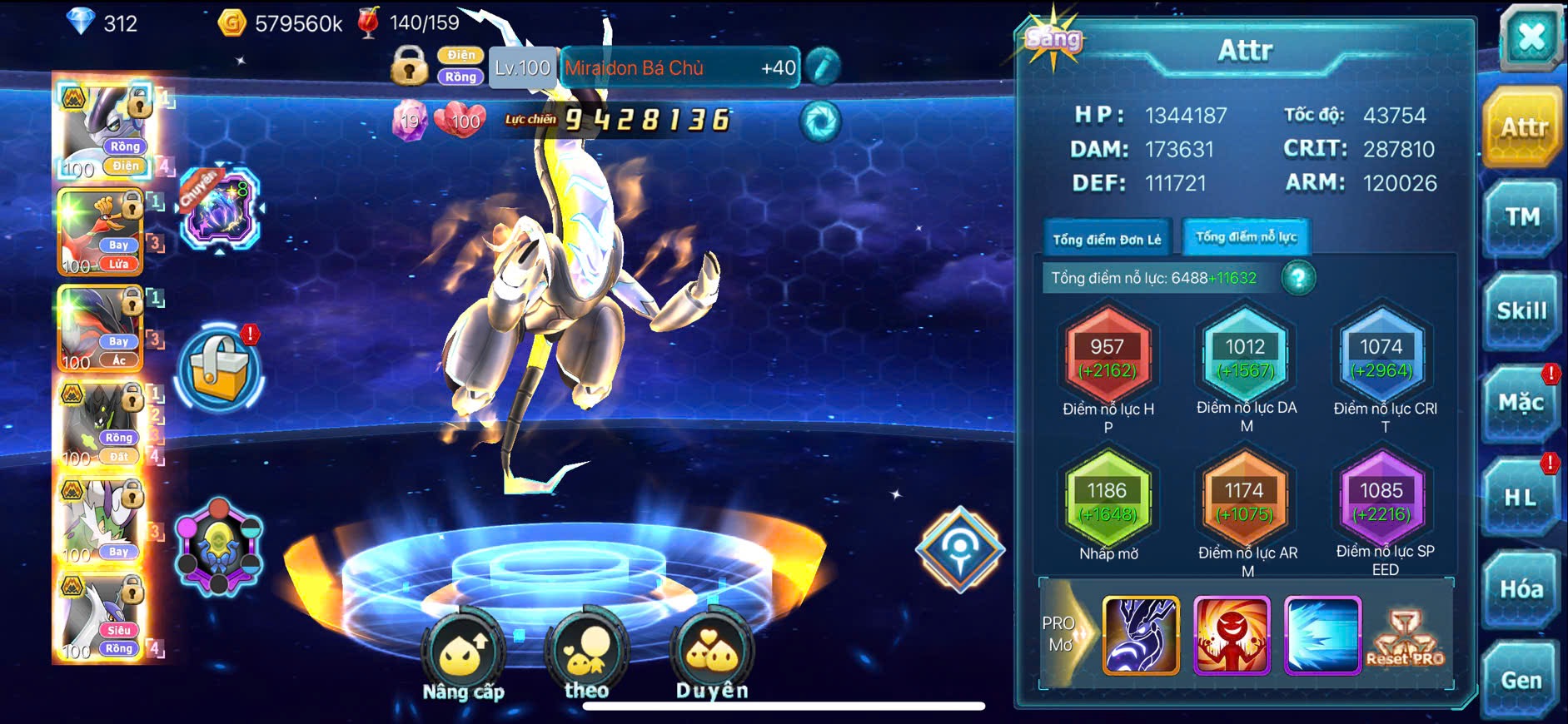This screenshot has height=724, width=1568.
Task: Choose the Bay Lửa fire bird team slot
Action: tap(102, 232)
